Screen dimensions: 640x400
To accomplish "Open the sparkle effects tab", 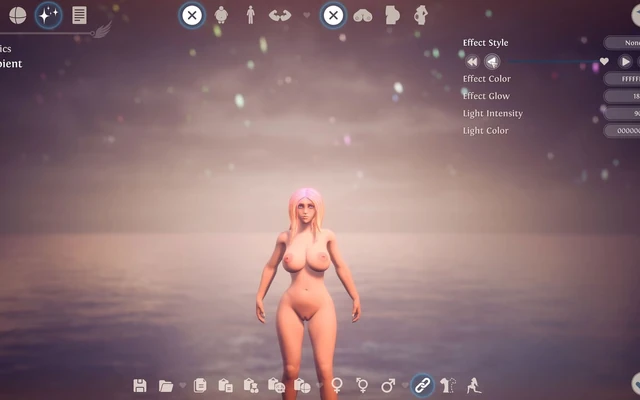I will click(48, 15).
